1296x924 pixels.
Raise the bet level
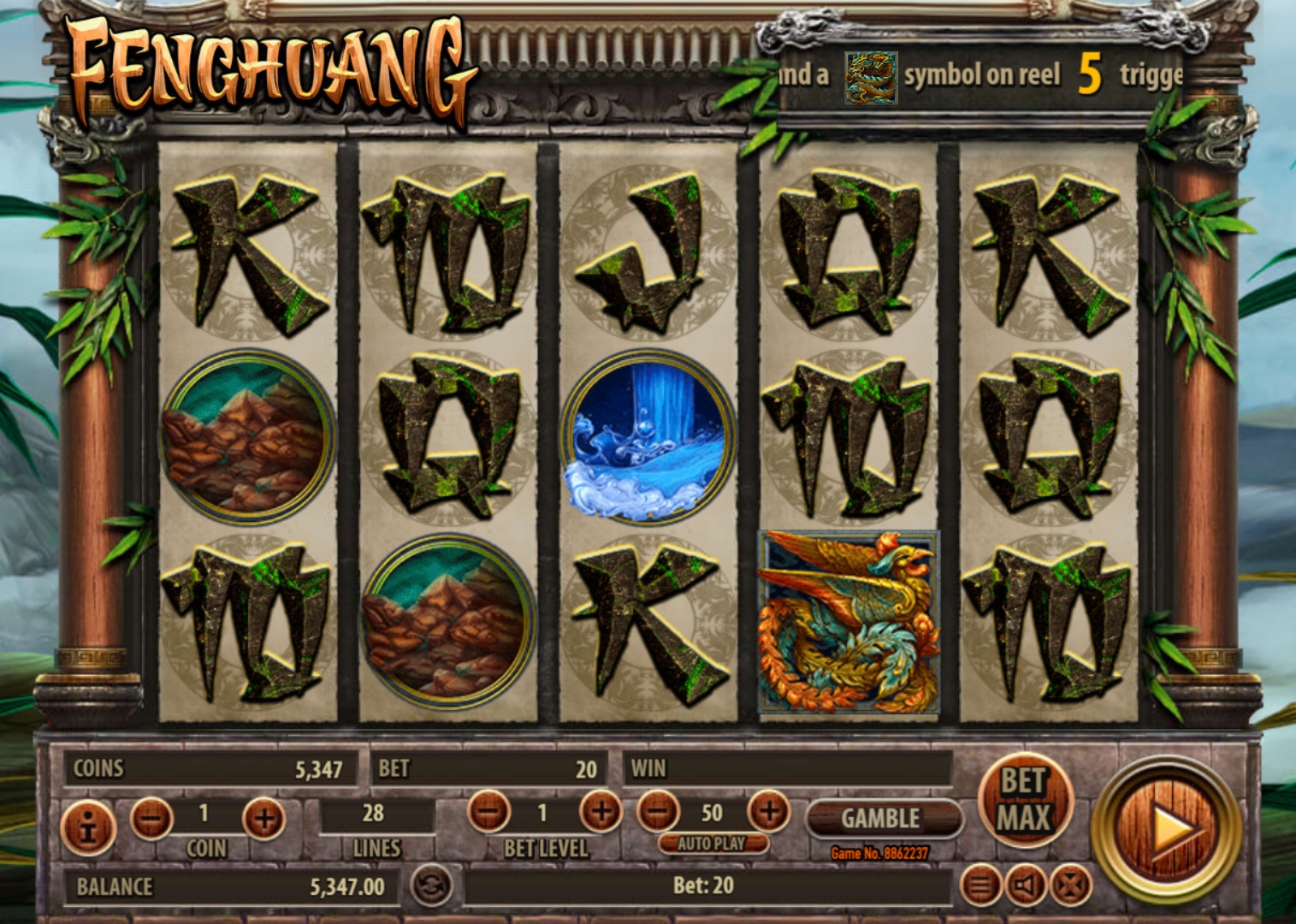601,811
